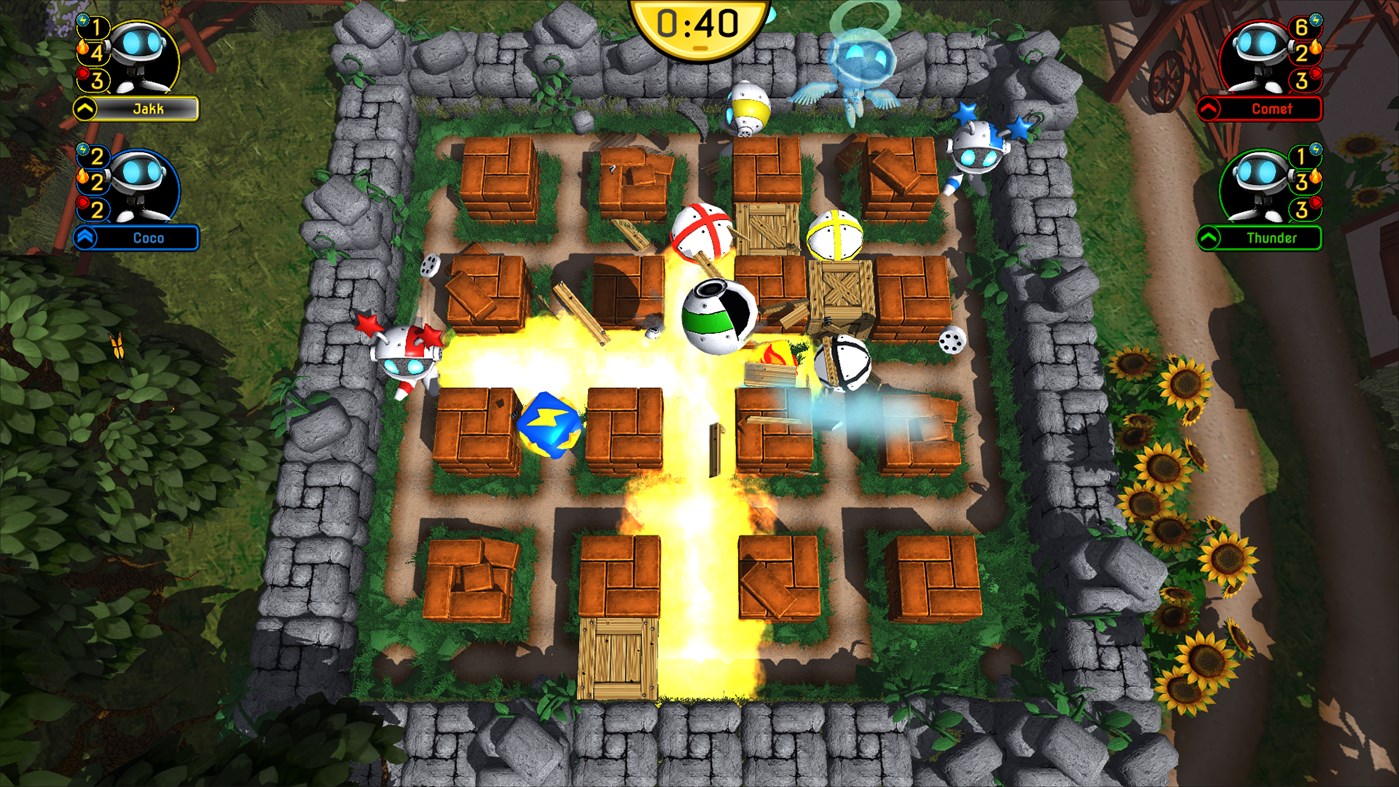The height and width of the screenshot is (787, 1399).
Task: Toggle the green chevron beside Thunder's name
Action: point(1208,236)
